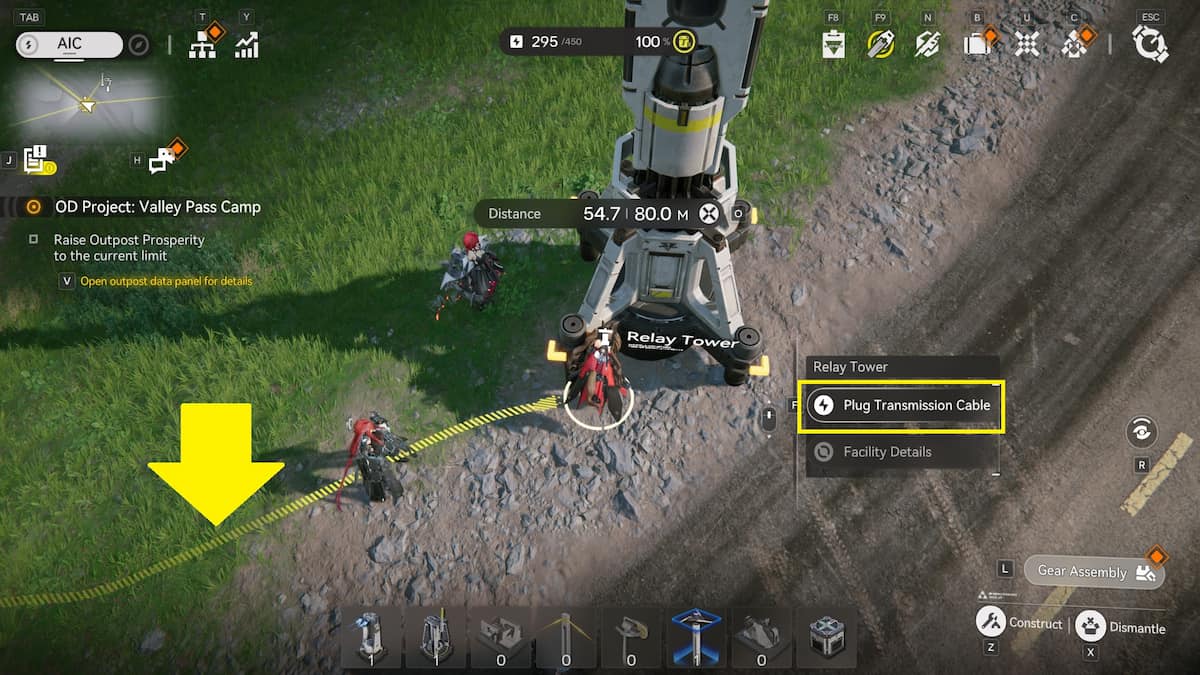Open the chat bubbles icon

pos(164,160)
